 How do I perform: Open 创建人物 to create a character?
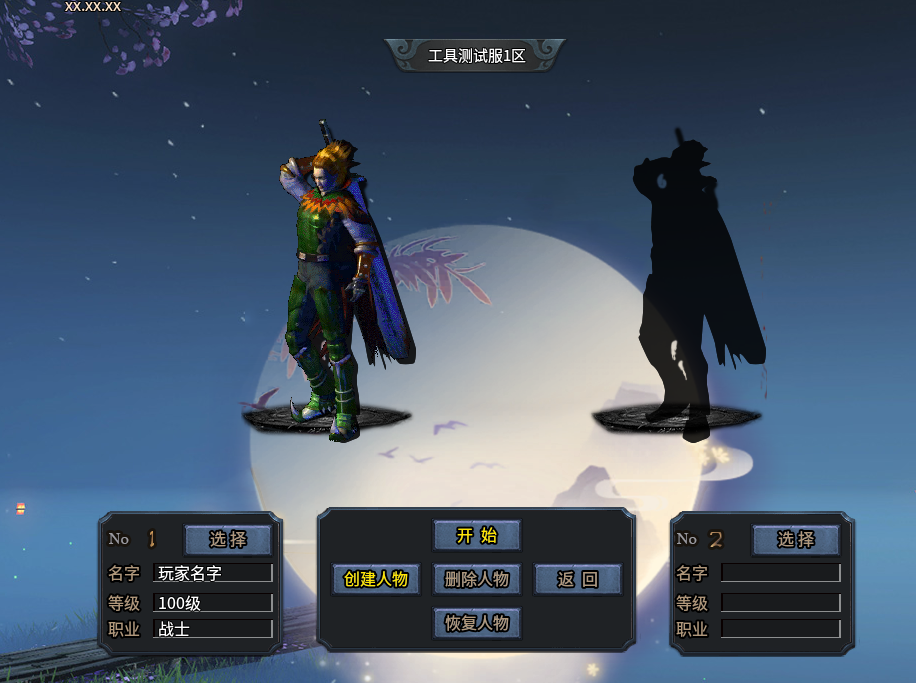[x=376, y=579]
